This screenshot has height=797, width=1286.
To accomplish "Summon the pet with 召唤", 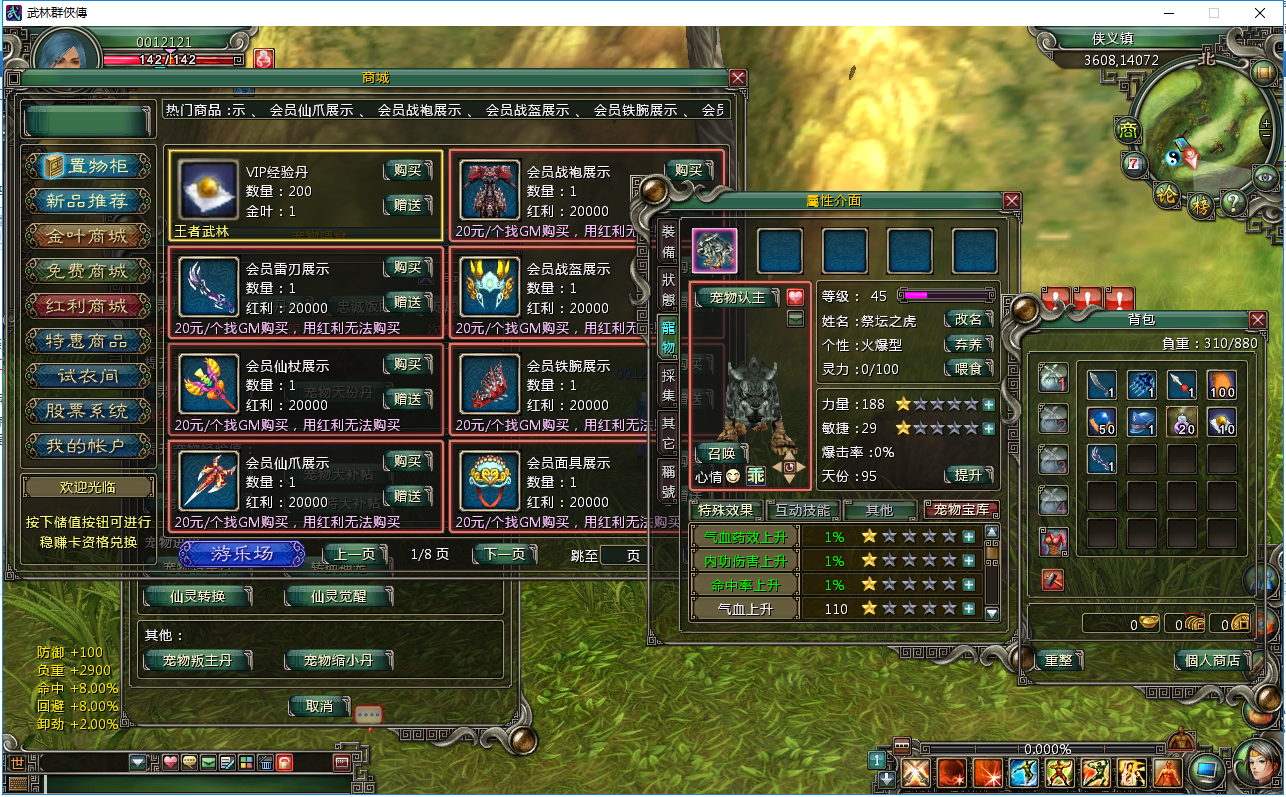I will pyautogui.click(x=721, y=453).
